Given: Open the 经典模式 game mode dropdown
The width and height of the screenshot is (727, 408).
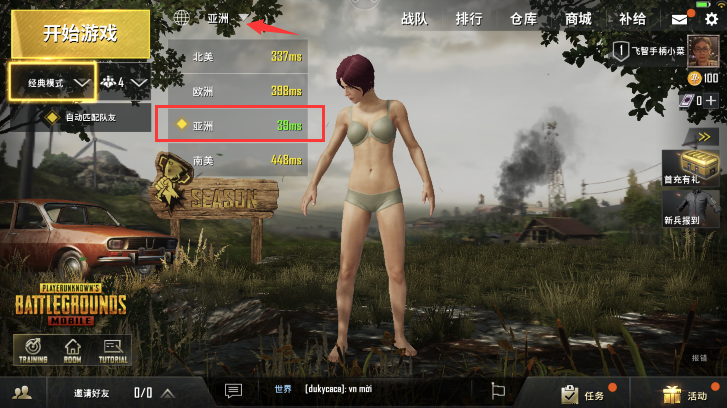Looking at the screenshot, I should (53, 83).
